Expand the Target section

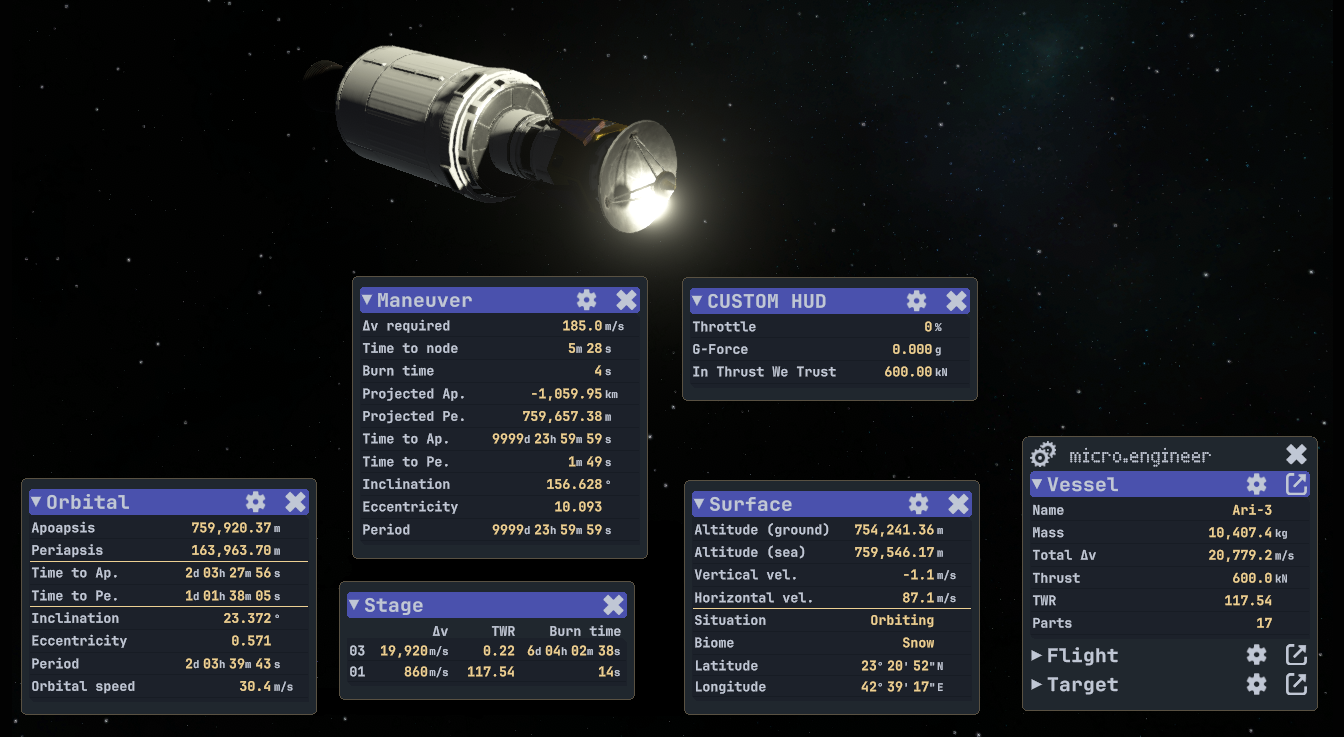pyautogui.click(x=1037, y=685)
